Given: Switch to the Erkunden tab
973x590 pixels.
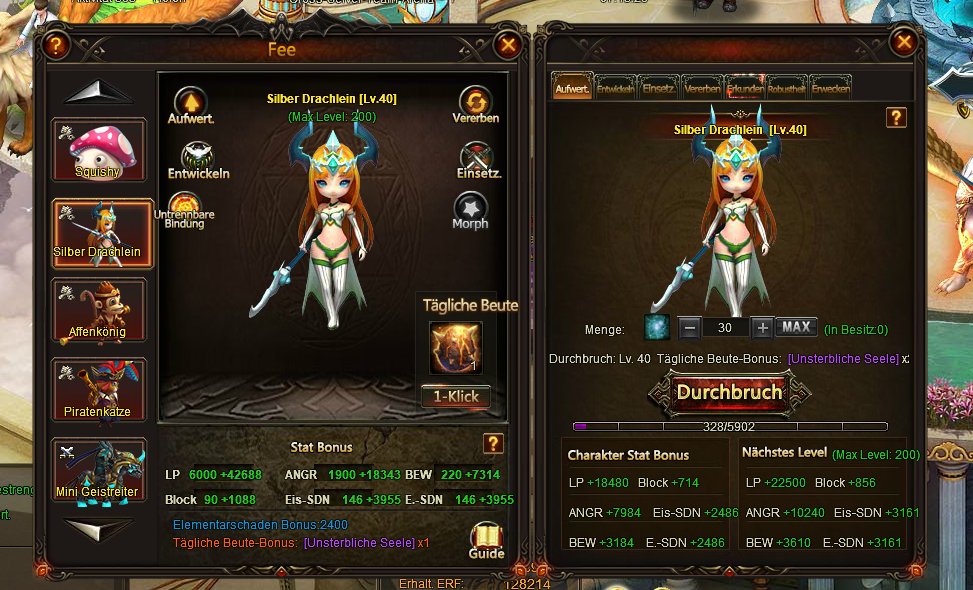Looking at the screenshot, I should point(746,88).
